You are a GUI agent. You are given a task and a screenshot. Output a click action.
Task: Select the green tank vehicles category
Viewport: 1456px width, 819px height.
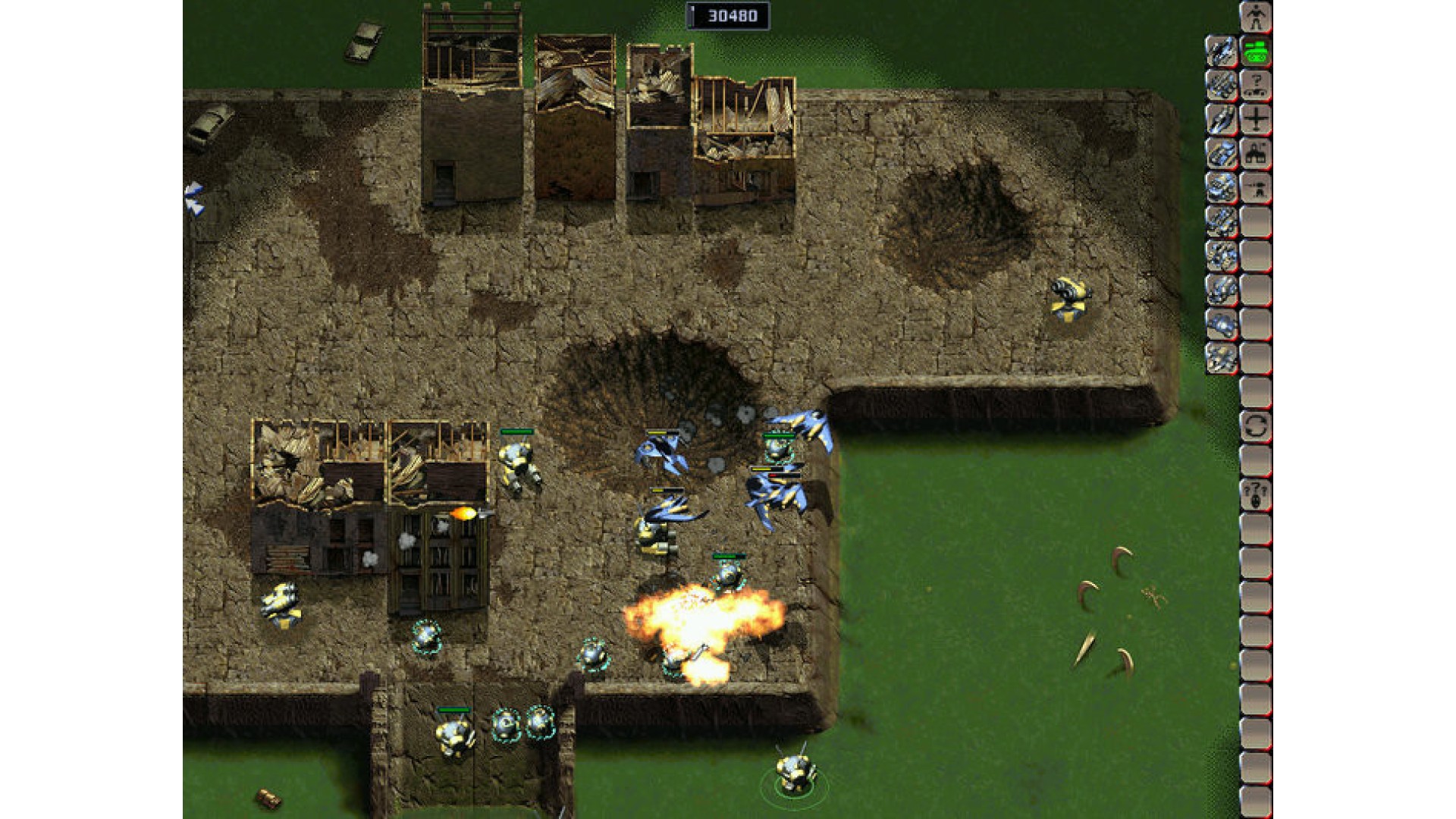click(1256, 51)
